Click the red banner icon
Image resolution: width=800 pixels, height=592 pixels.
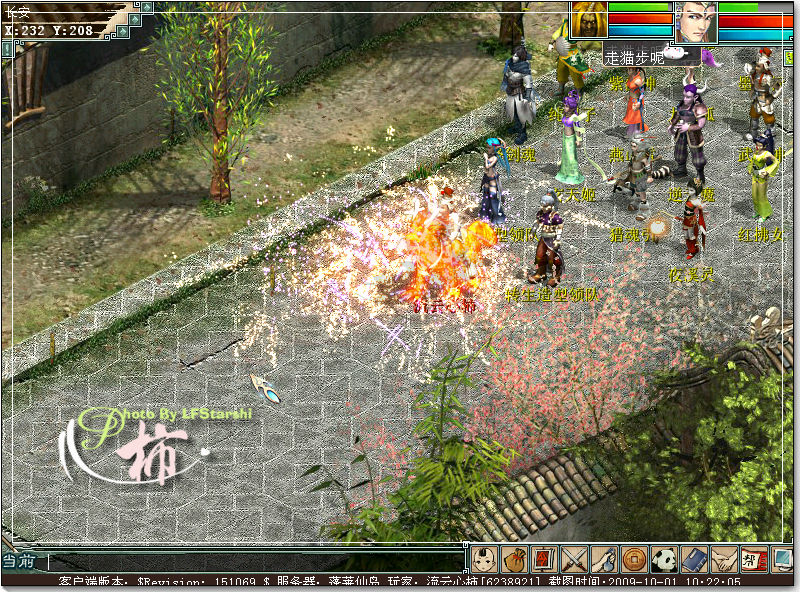click(x=543, y=559)
